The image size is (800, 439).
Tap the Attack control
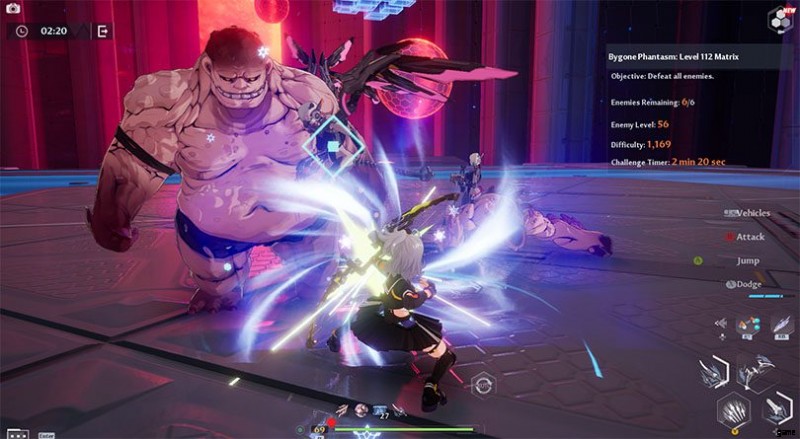coord(750,237)
